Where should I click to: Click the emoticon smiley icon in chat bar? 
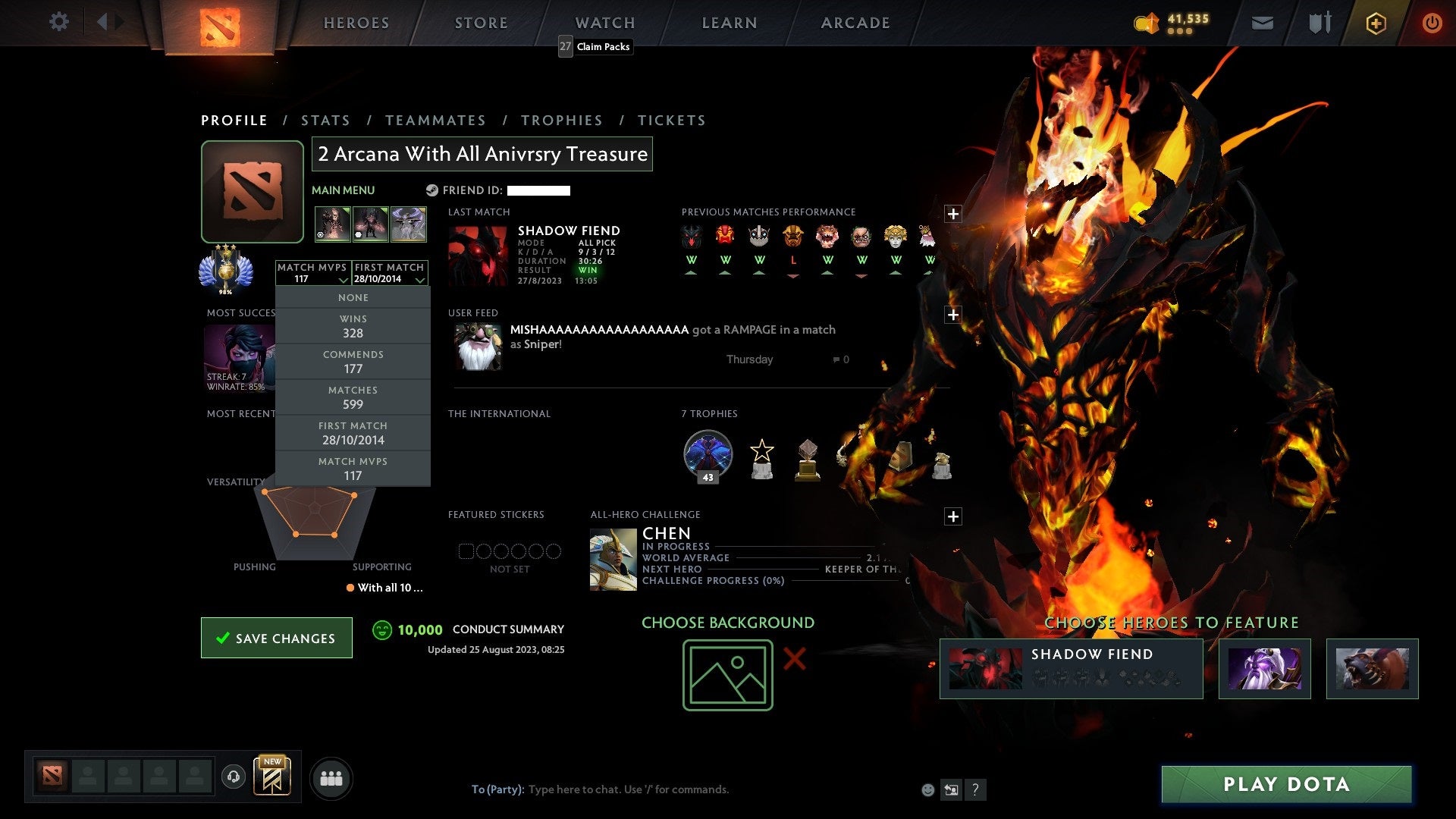(x=927, y=789)
